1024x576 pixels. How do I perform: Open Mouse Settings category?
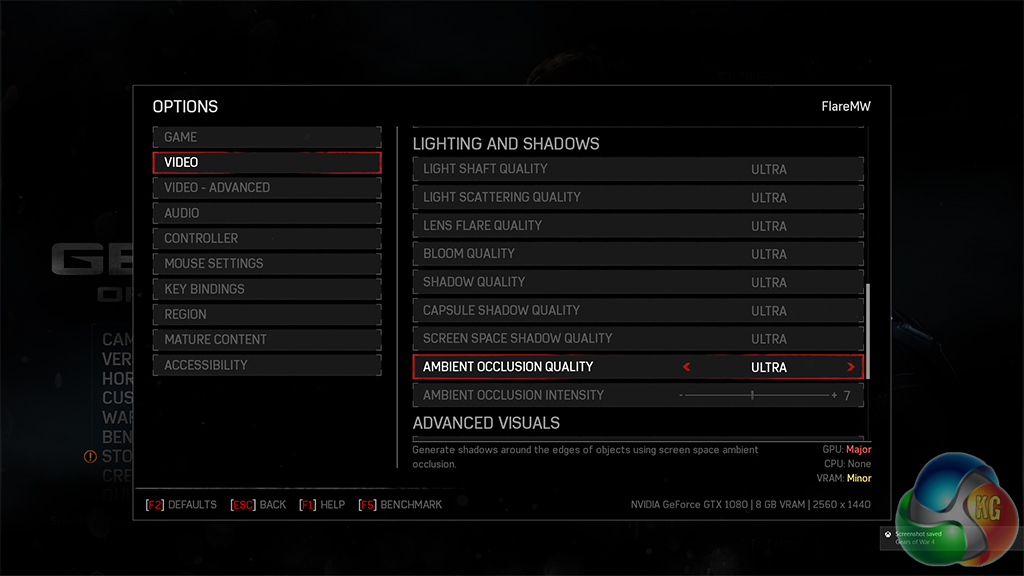[x=266, y=263]
